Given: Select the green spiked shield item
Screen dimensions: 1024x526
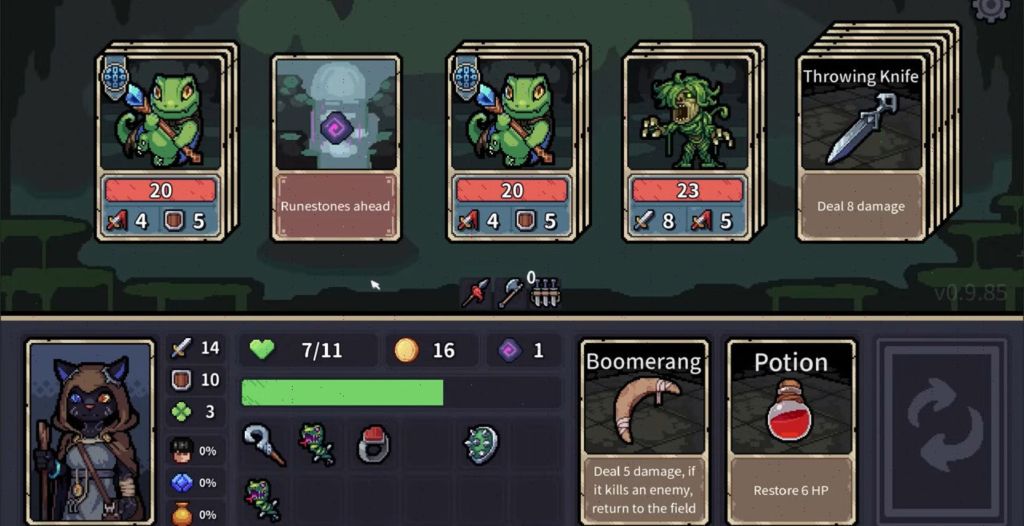Looking at the screenshot, I should [x=482, y=445].
